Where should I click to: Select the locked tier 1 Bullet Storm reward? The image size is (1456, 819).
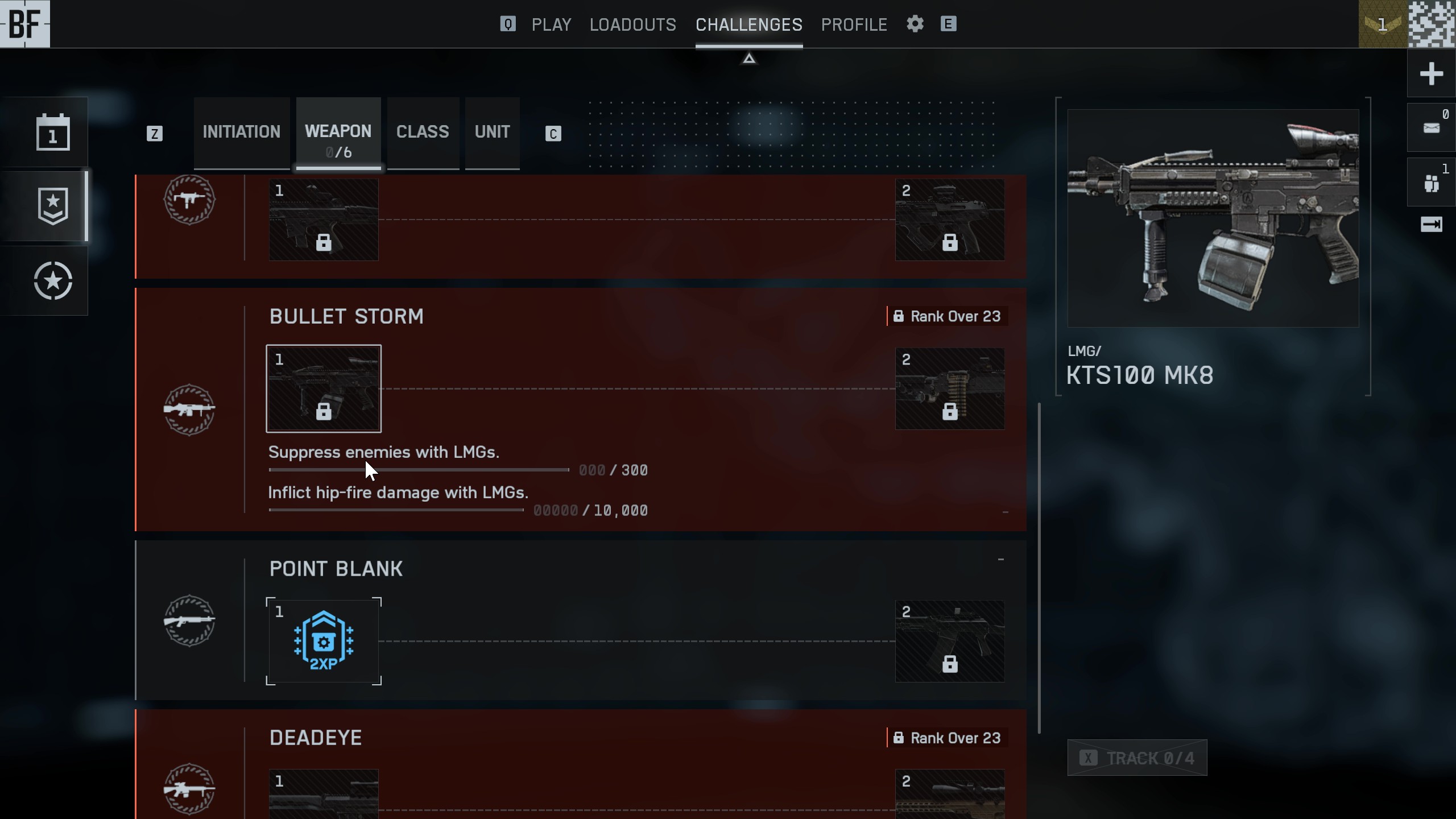coord(324,388)
